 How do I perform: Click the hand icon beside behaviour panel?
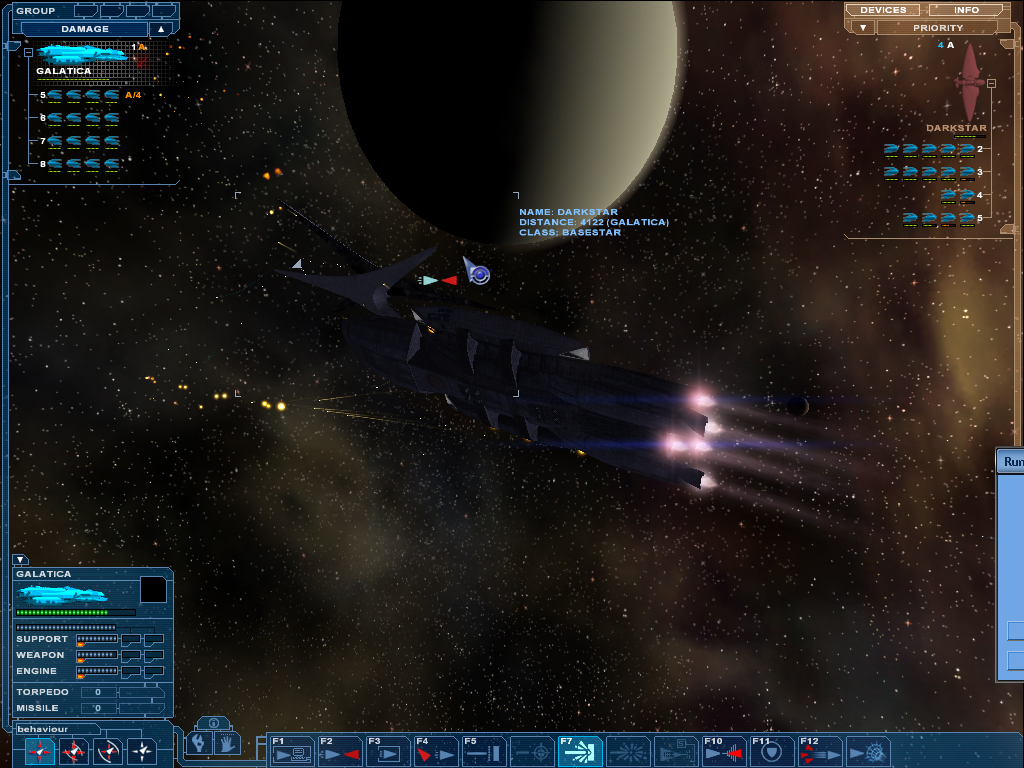tap(228, 743)
